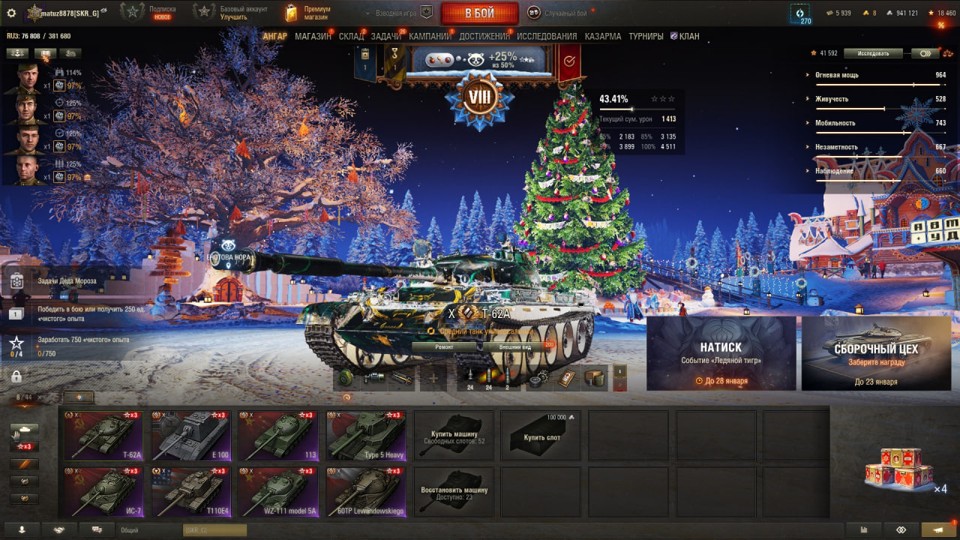Screen dimensions: 960x540
Task: Open the ЗАДАЧИ missions tab
Action: (386, 37)
